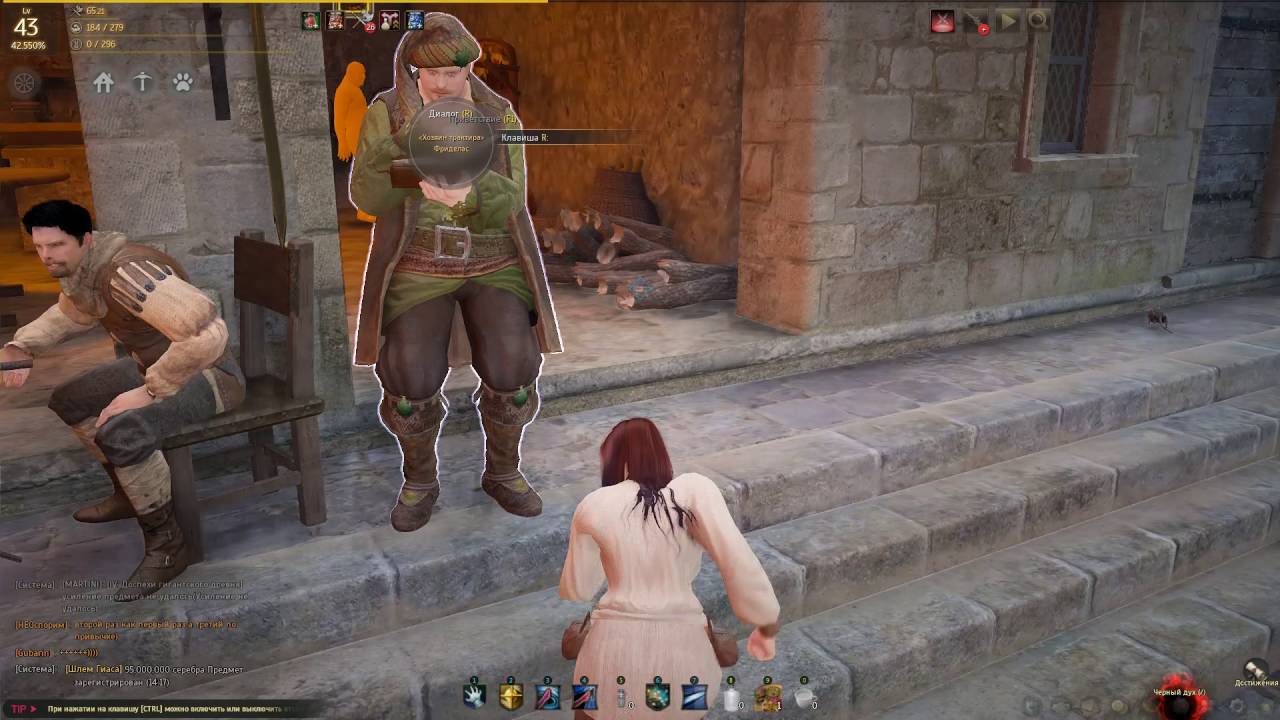Eat the food dish in slot 9
The width and height of the screenshot is (1280, 720).
767,696
